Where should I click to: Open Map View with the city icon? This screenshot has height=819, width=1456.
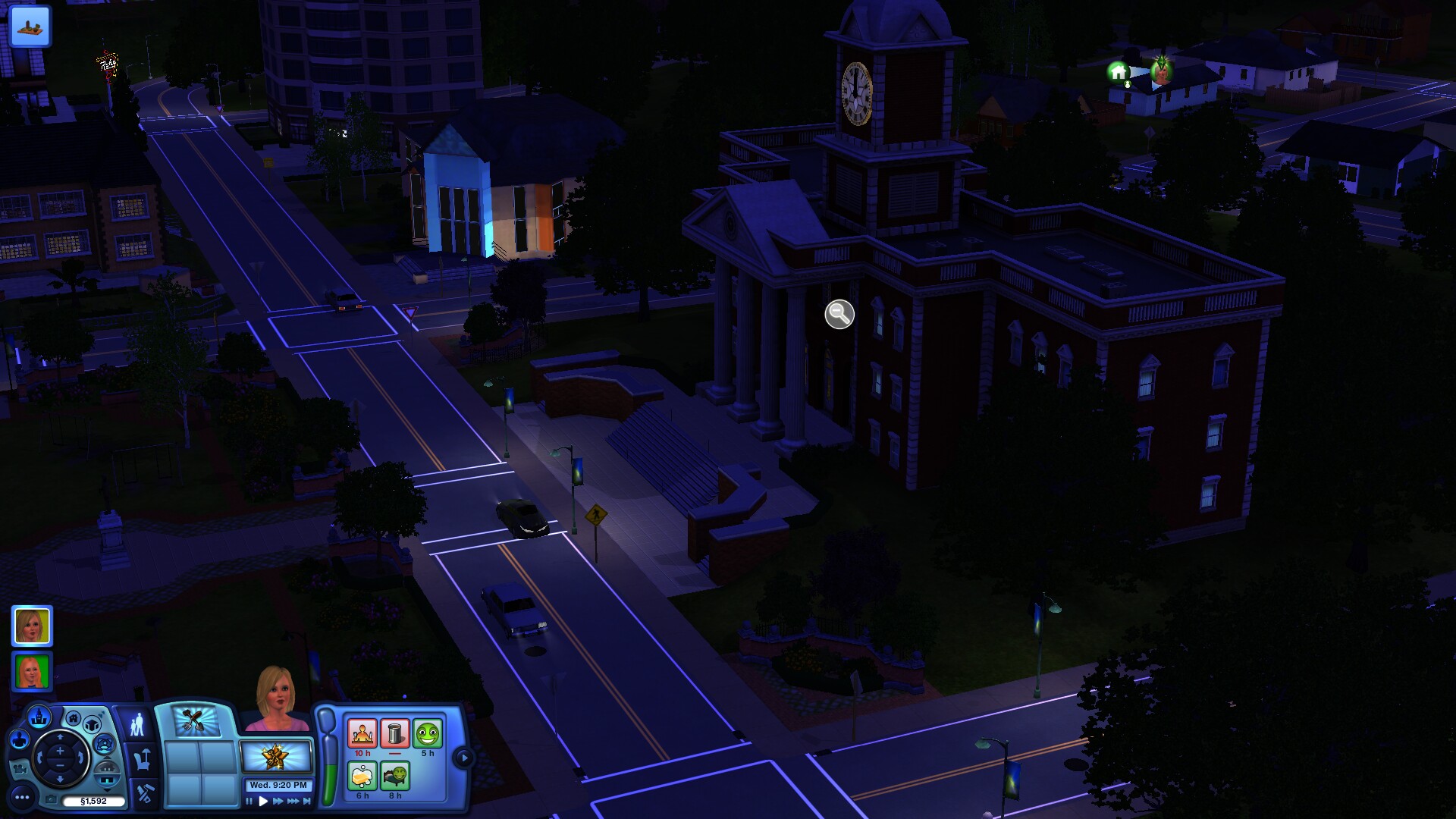pos(39,716)
